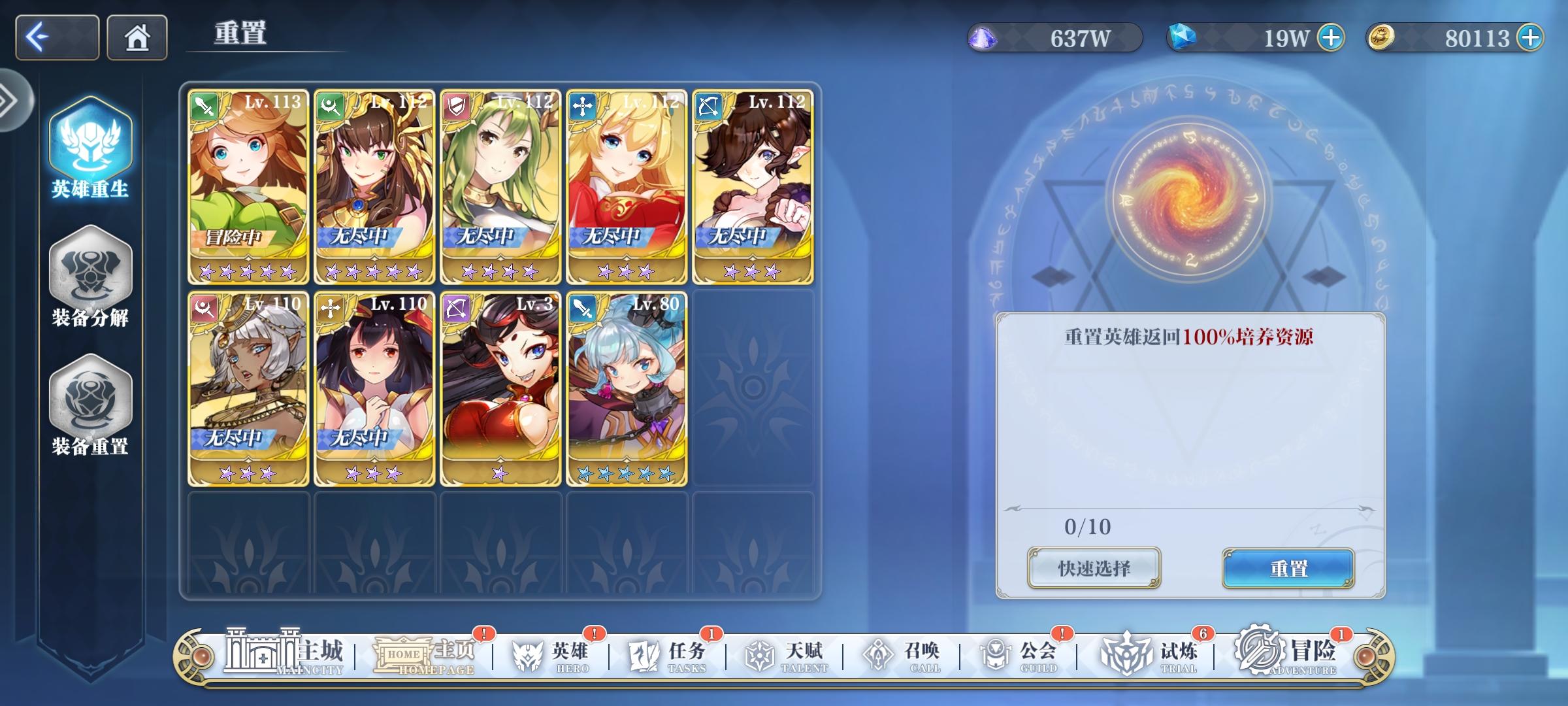Click the back arrow at top left

(56, 37)
